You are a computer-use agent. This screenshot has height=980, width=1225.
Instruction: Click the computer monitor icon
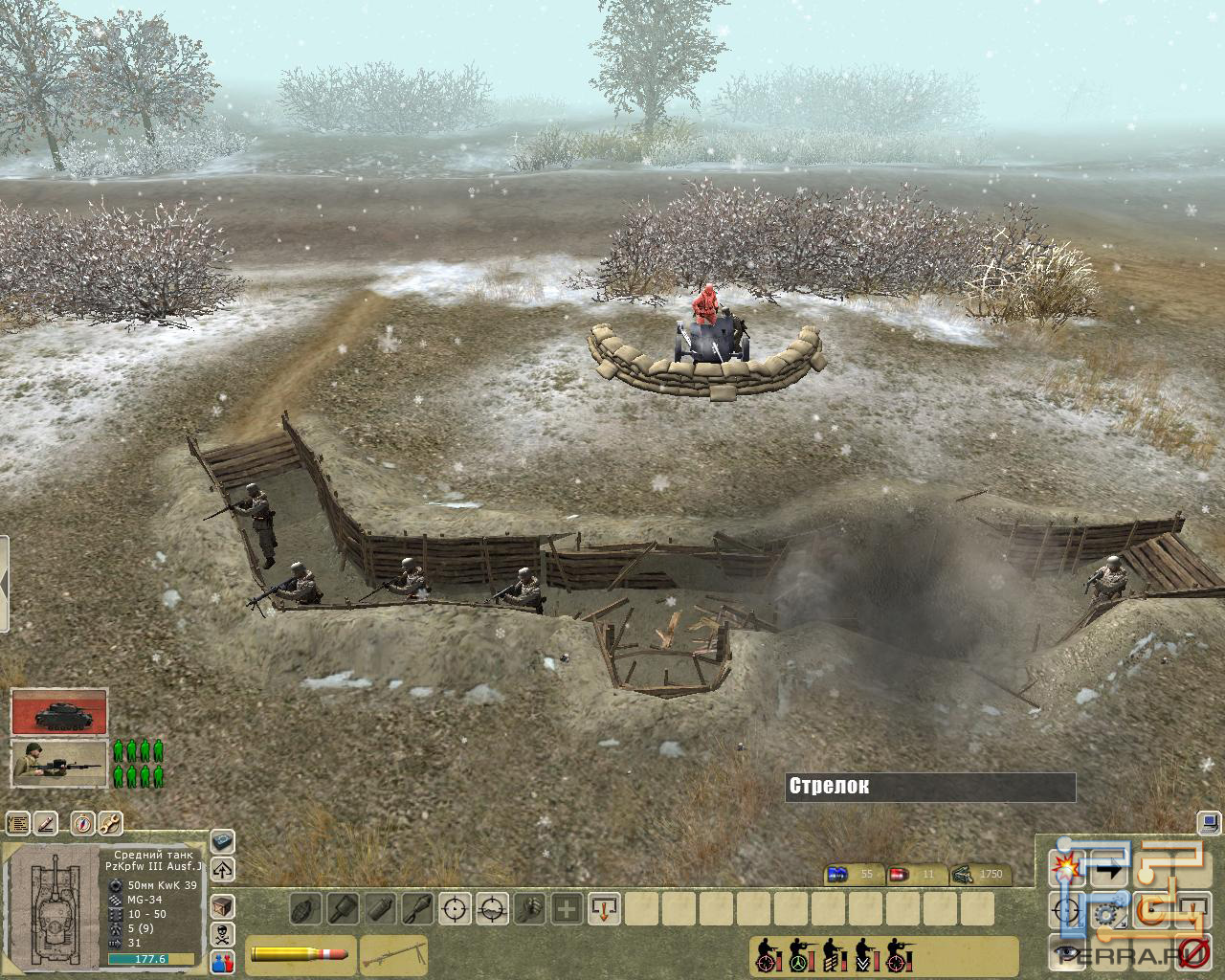pos(1210,821)
